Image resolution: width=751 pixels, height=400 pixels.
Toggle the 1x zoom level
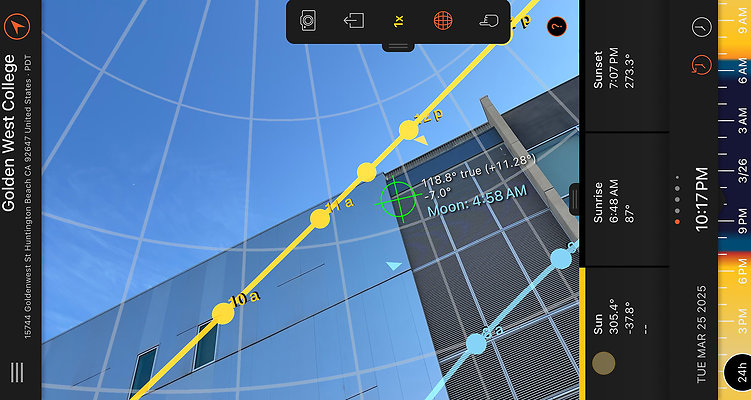[397, 21]
